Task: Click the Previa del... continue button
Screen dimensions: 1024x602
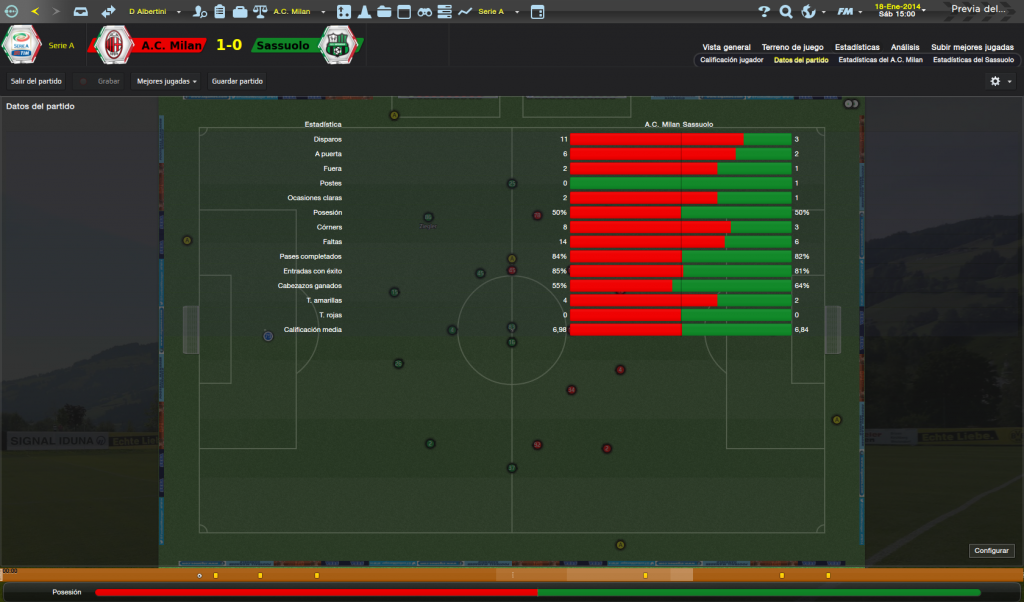Action: pyautogui.click(x=980, y=9)
